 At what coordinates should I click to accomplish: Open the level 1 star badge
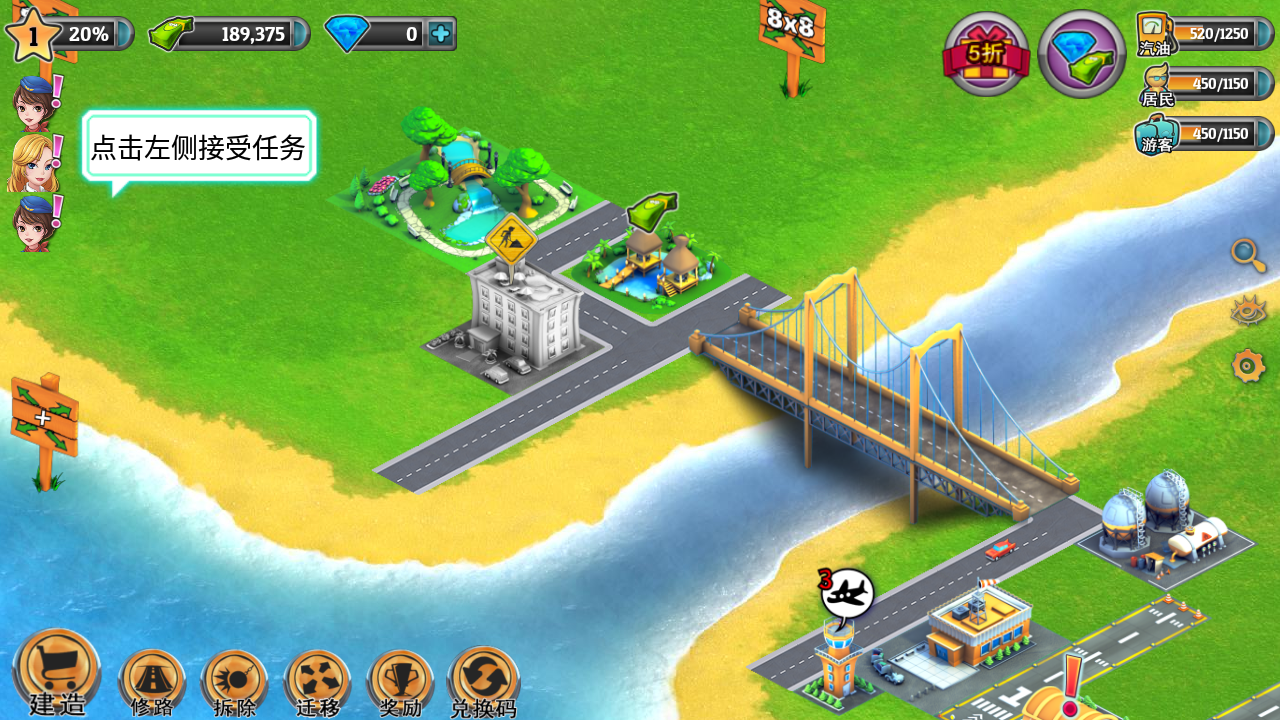tap(32, 35)
